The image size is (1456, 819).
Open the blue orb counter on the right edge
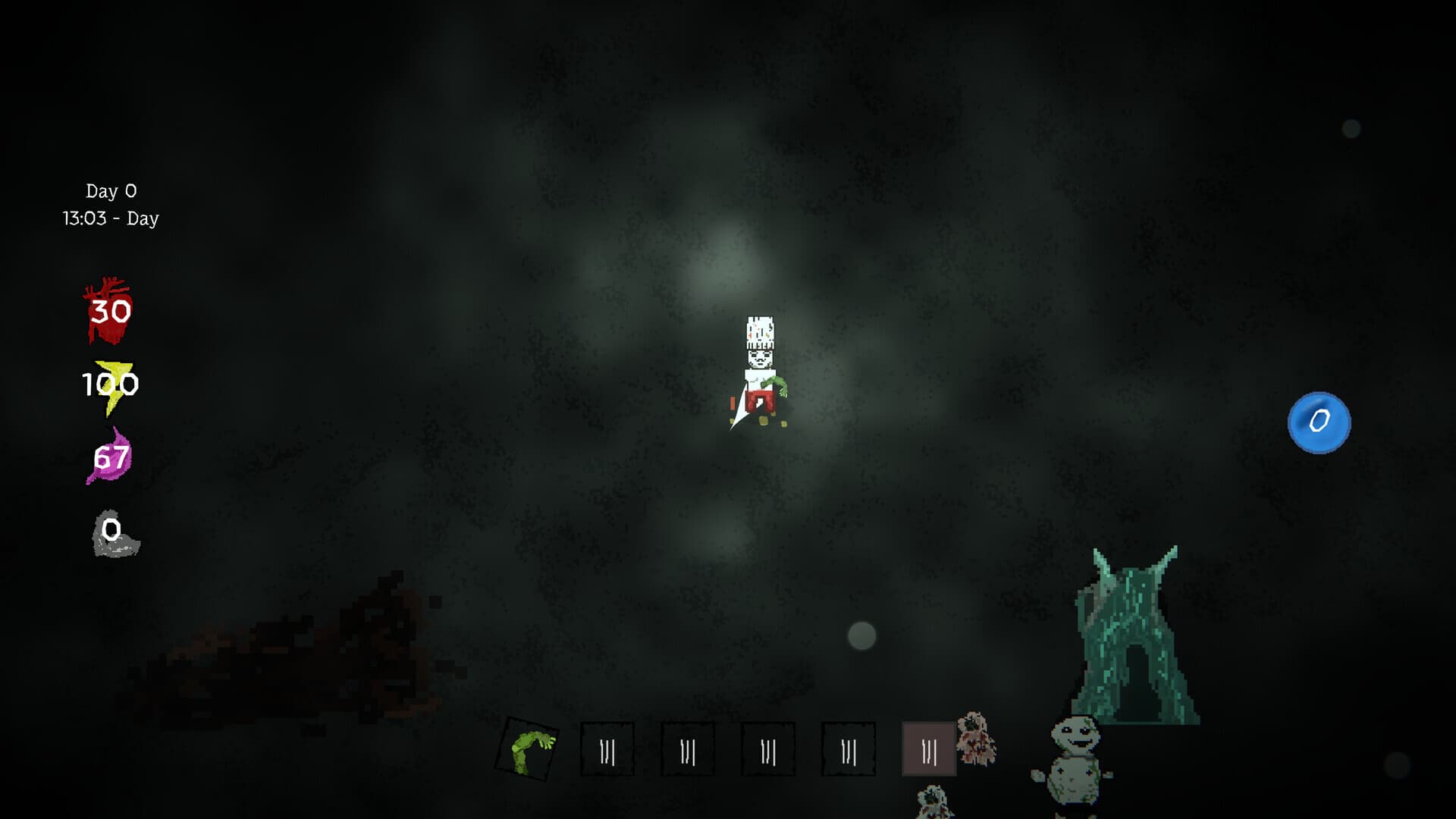click(x=1319, y=422)
